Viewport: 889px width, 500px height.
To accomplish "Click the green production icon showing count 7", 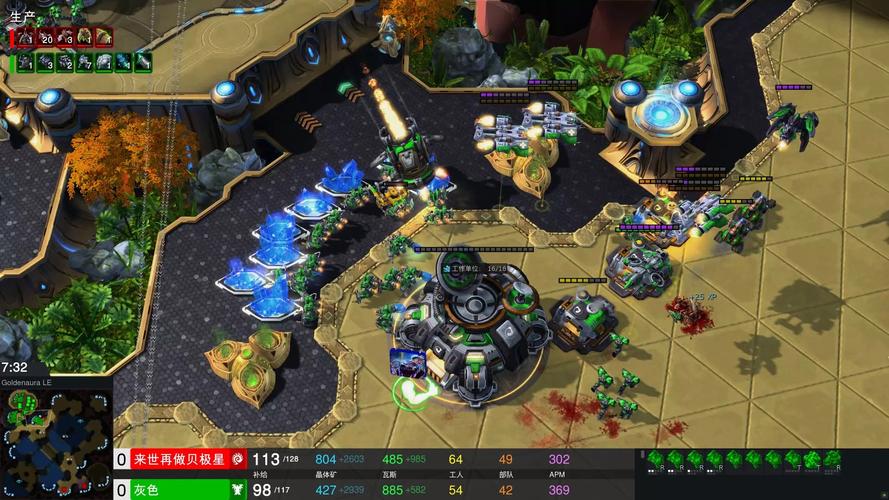I will [84, 62].
